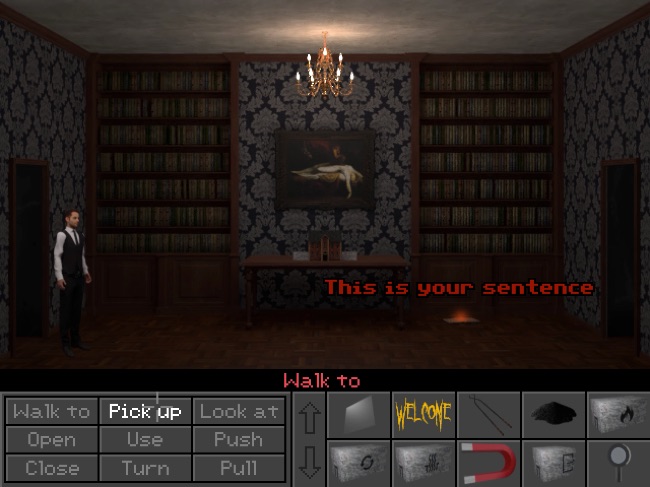Select the magnifying glass item

click(x=615, y=461)
